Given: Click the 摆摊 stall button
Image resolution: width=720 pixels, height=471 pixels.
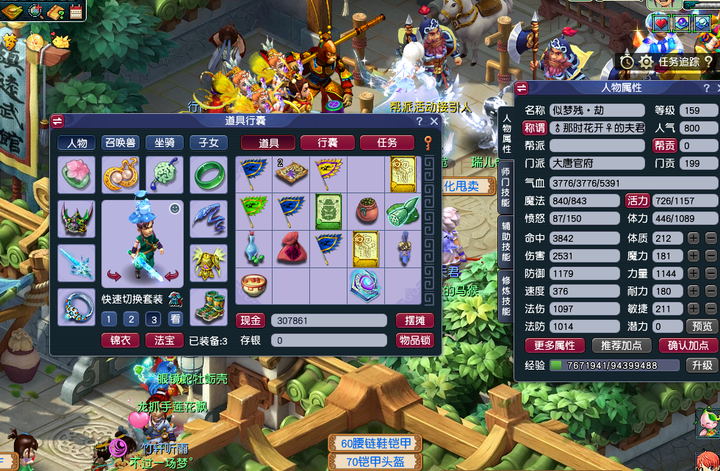Looking at the screenshot, I should [x=414, y=321].
